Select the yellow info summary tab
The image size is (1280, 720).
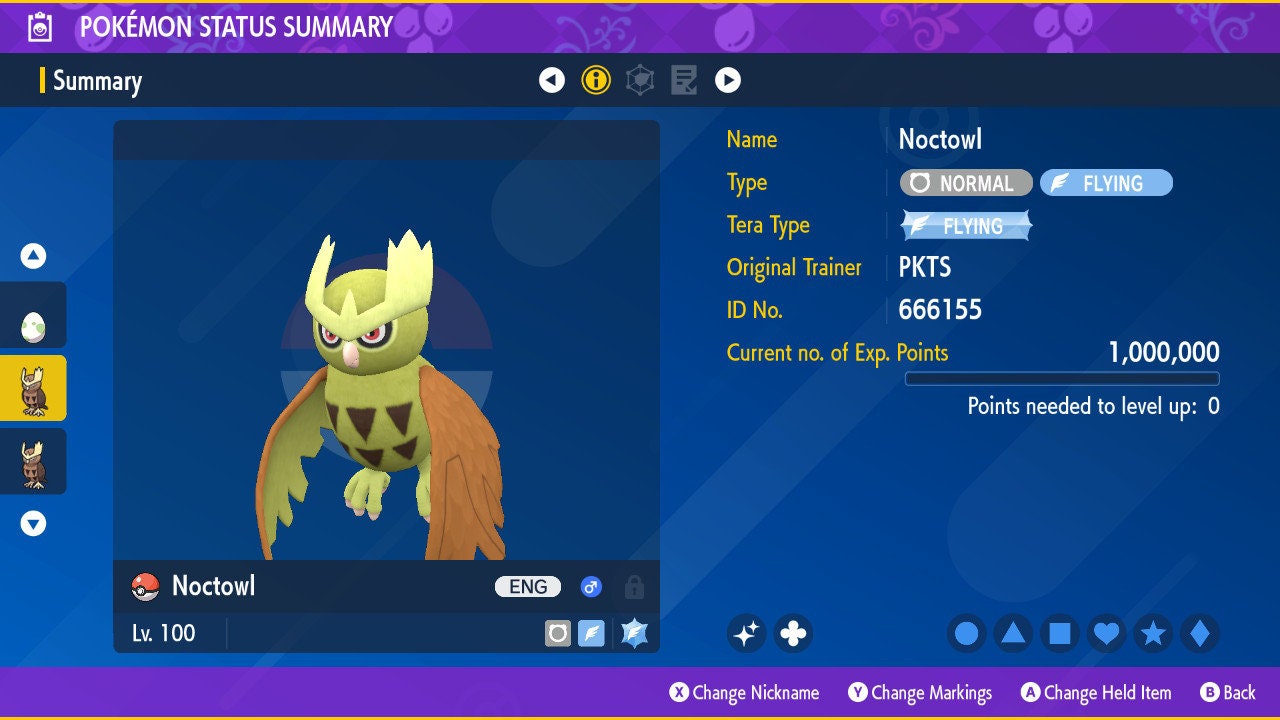pyautogui.click(x=596, y=80)
